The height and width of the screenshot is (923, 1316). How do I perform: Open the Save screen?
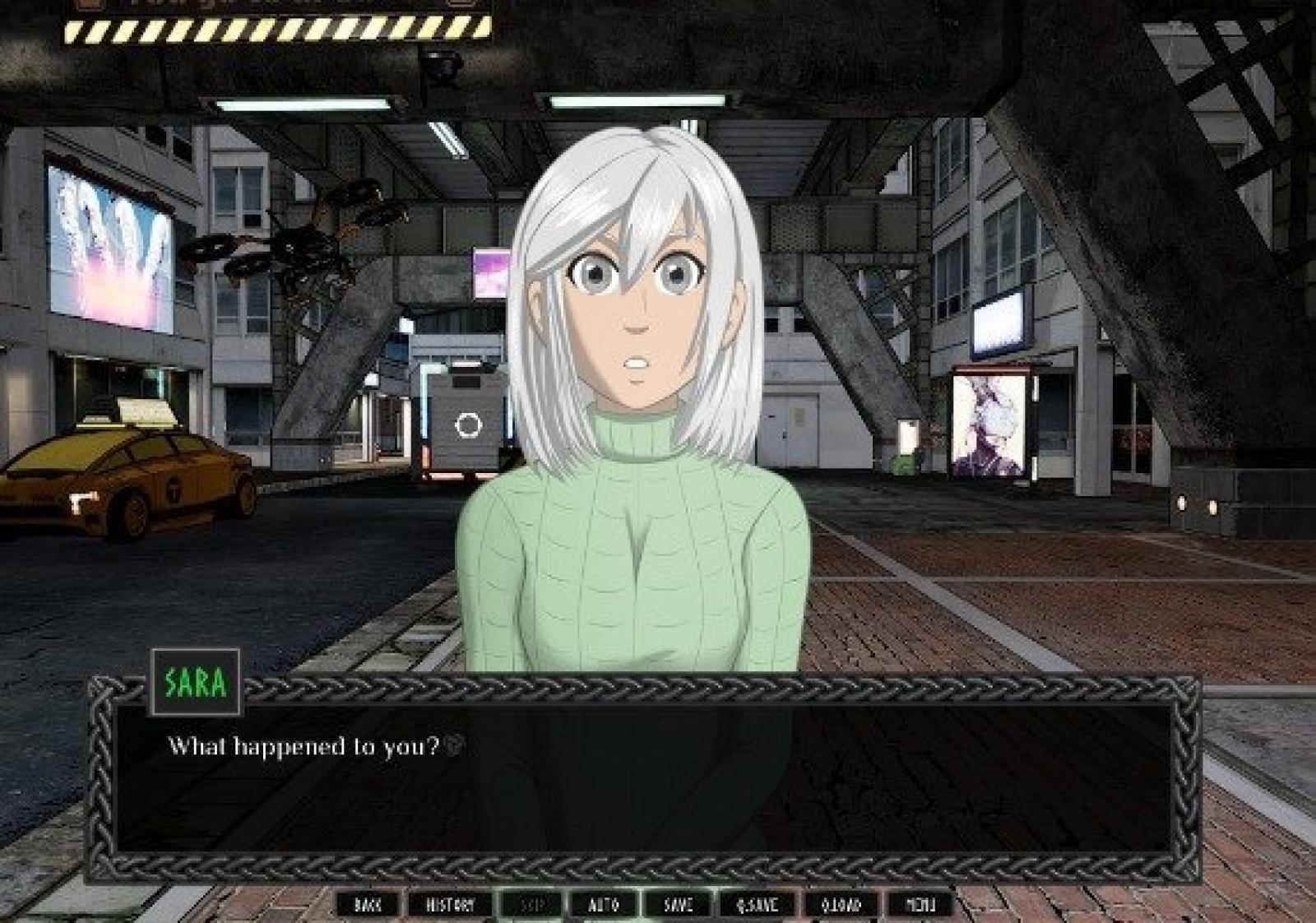coord(678,905)
